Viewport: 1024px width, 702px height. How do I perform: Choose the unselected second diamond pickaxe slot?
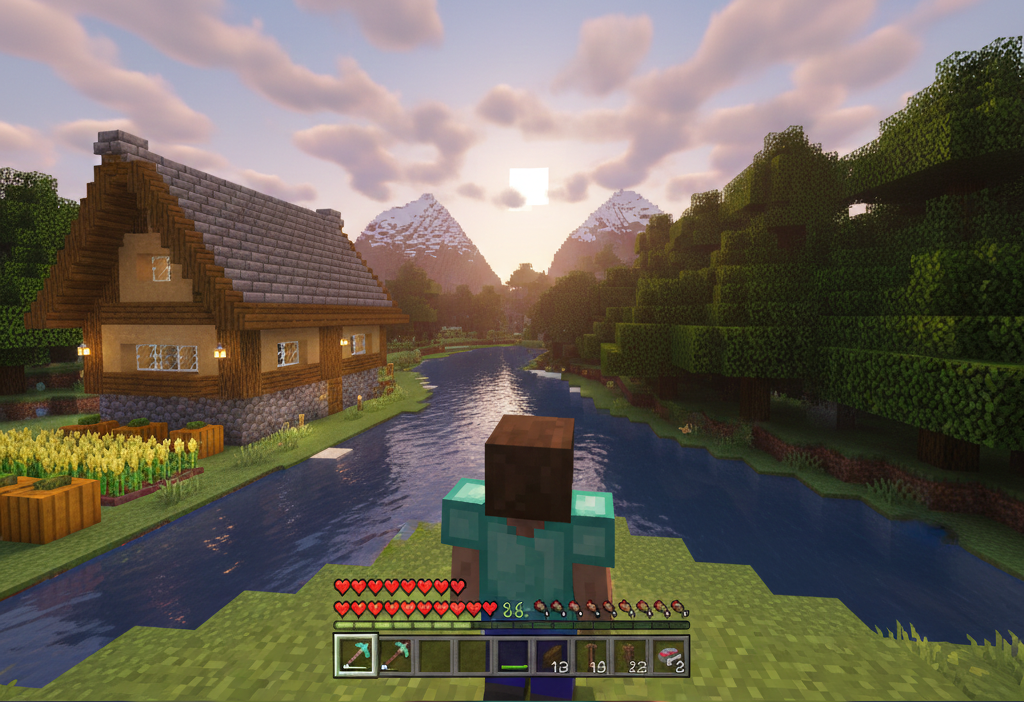click(396, 655)
